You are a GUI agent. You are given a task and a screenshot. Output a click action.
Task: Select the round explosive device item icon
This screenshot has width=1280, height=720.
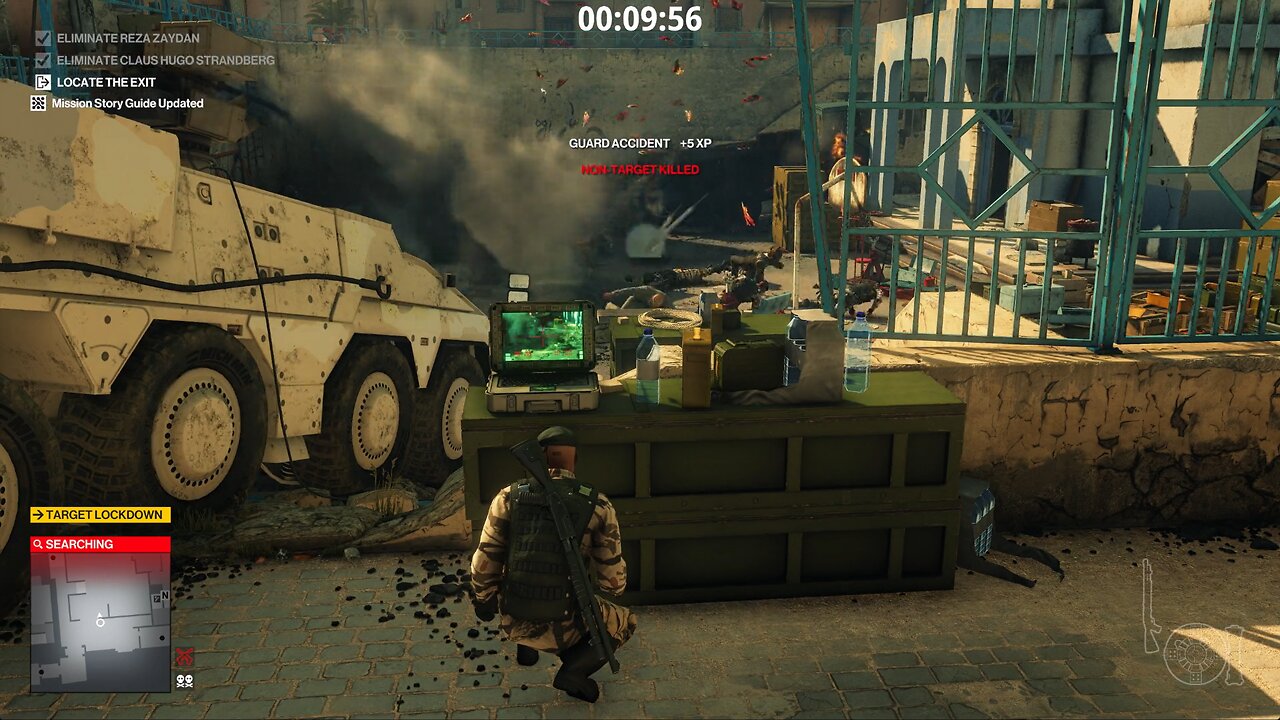(x=1196, y=653)
